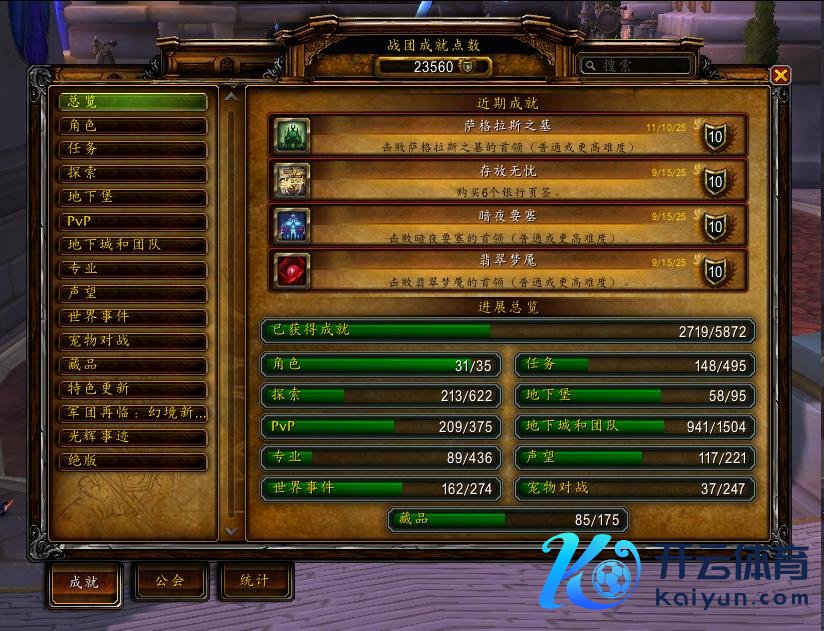Select the 翡翠梦魇 achievement row
Screen dimensions: 824x631
(508, 270)
